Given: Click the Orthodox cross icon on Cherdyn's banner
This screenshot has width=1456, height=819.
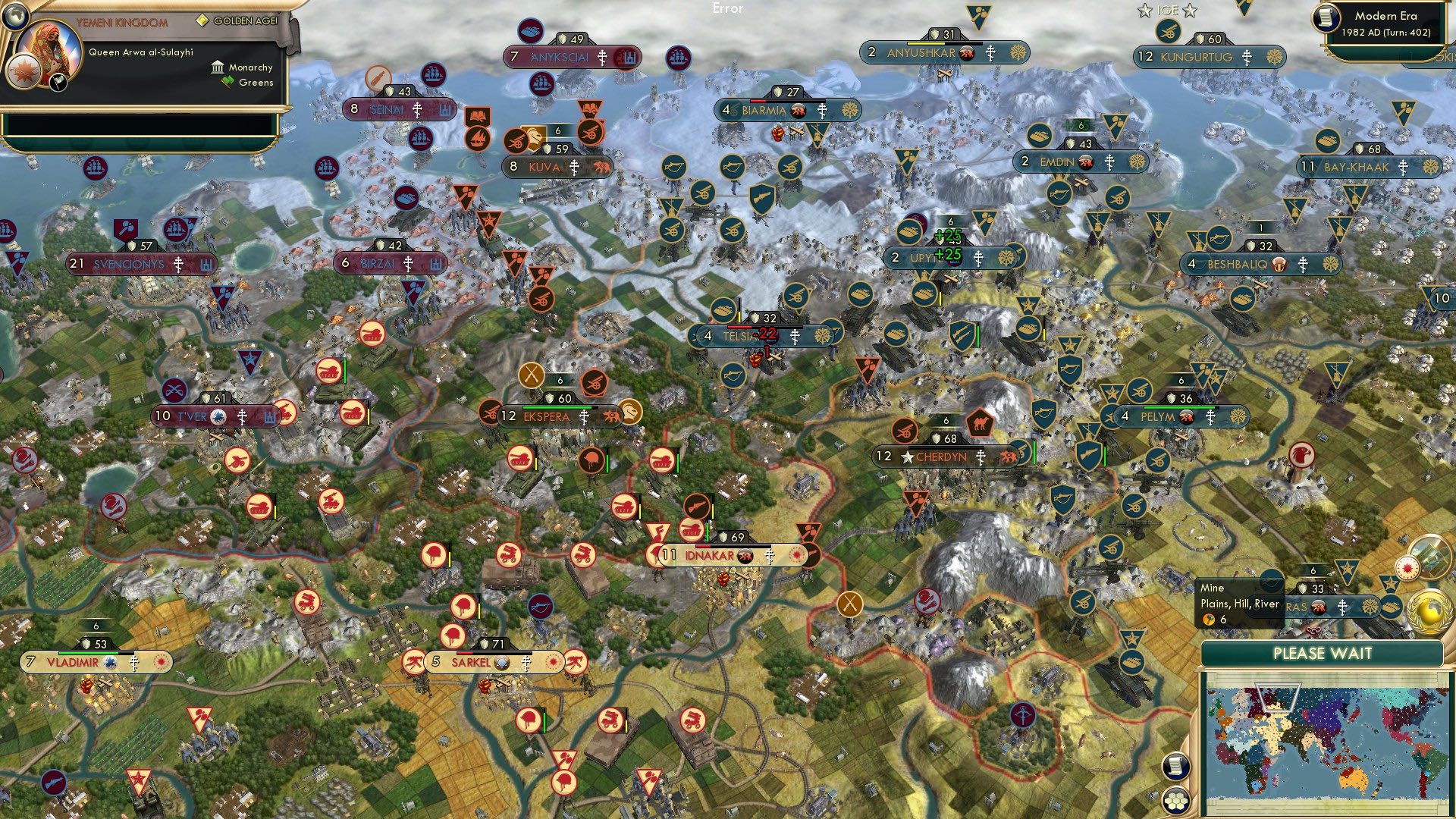Looking at the screenshot, I should coord(981,459).
